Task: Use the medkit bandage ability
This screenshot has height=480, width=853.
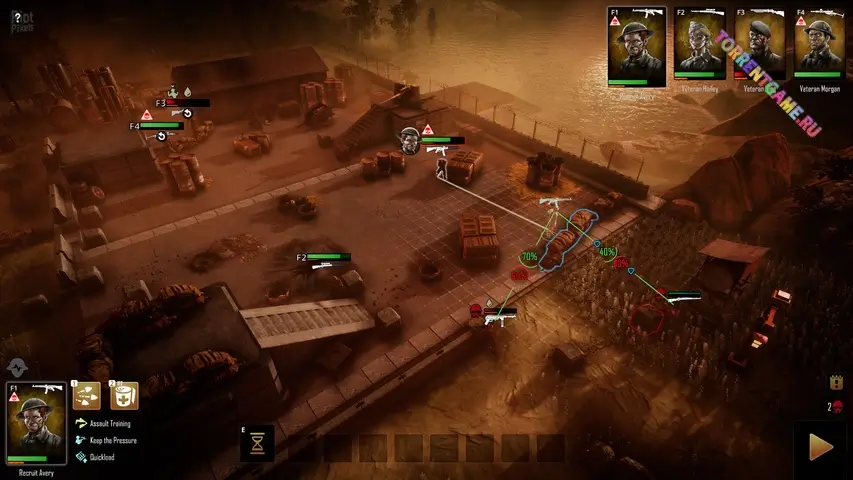Action: [124, 396]
